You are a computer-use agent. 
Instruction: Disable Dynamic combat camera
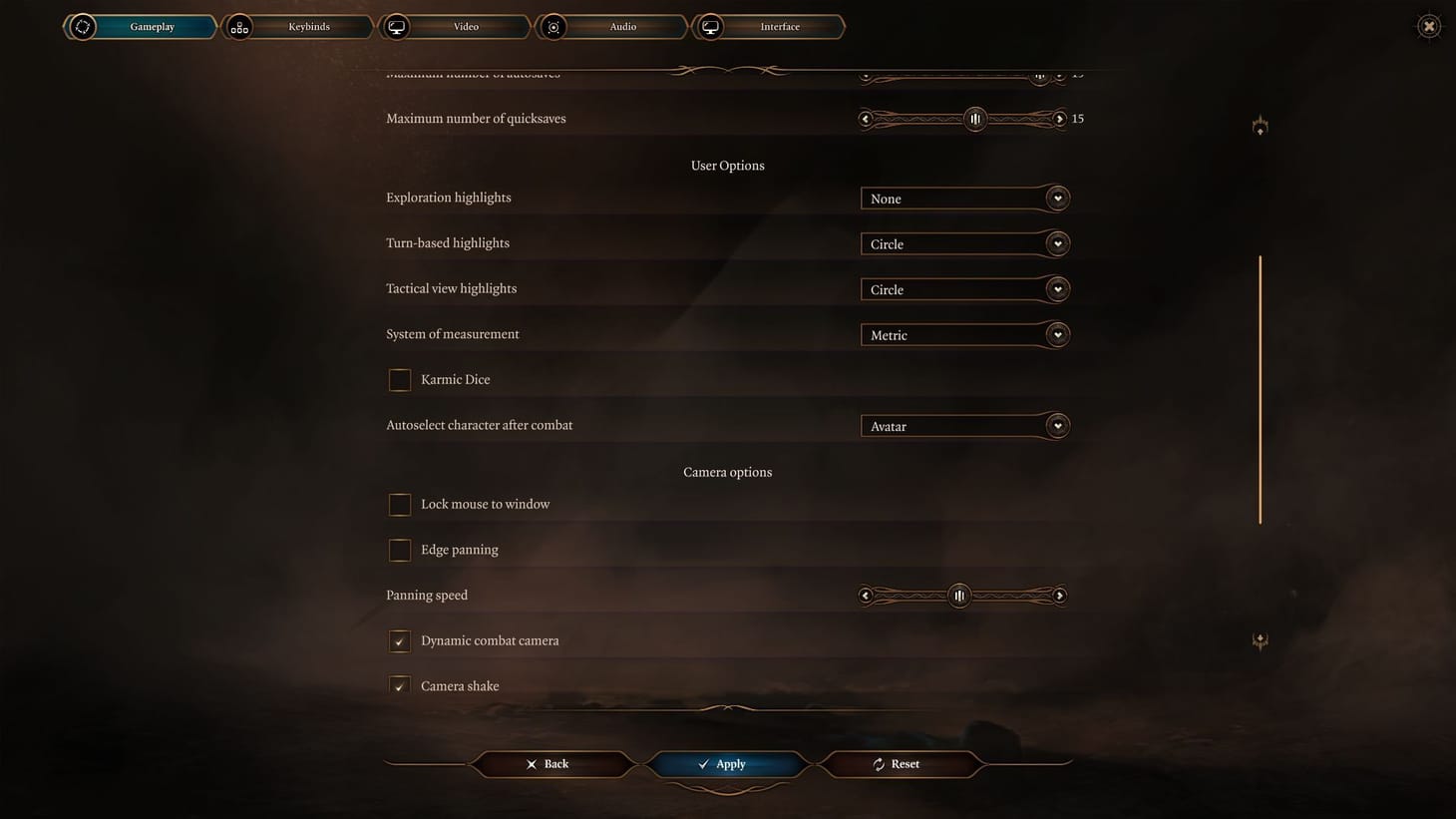point(399,640)
